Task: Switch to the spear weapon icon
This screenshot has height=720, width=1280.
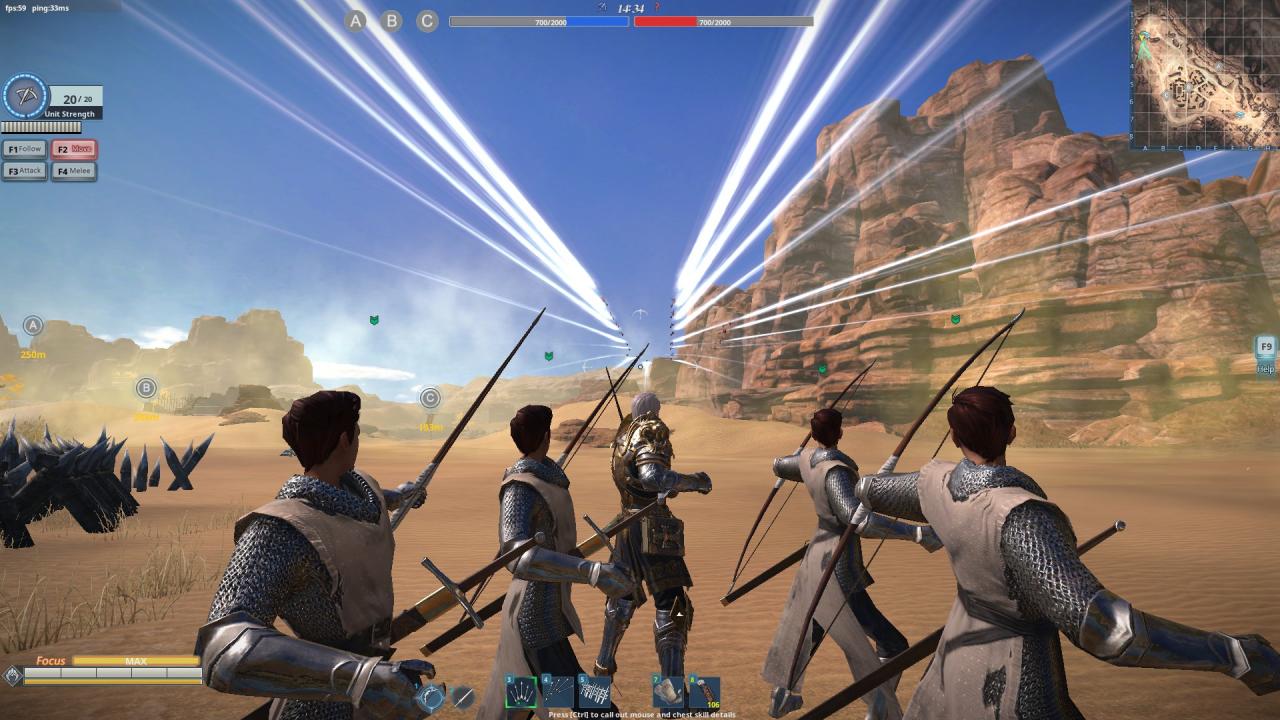Action: click(x=463, y=697)
